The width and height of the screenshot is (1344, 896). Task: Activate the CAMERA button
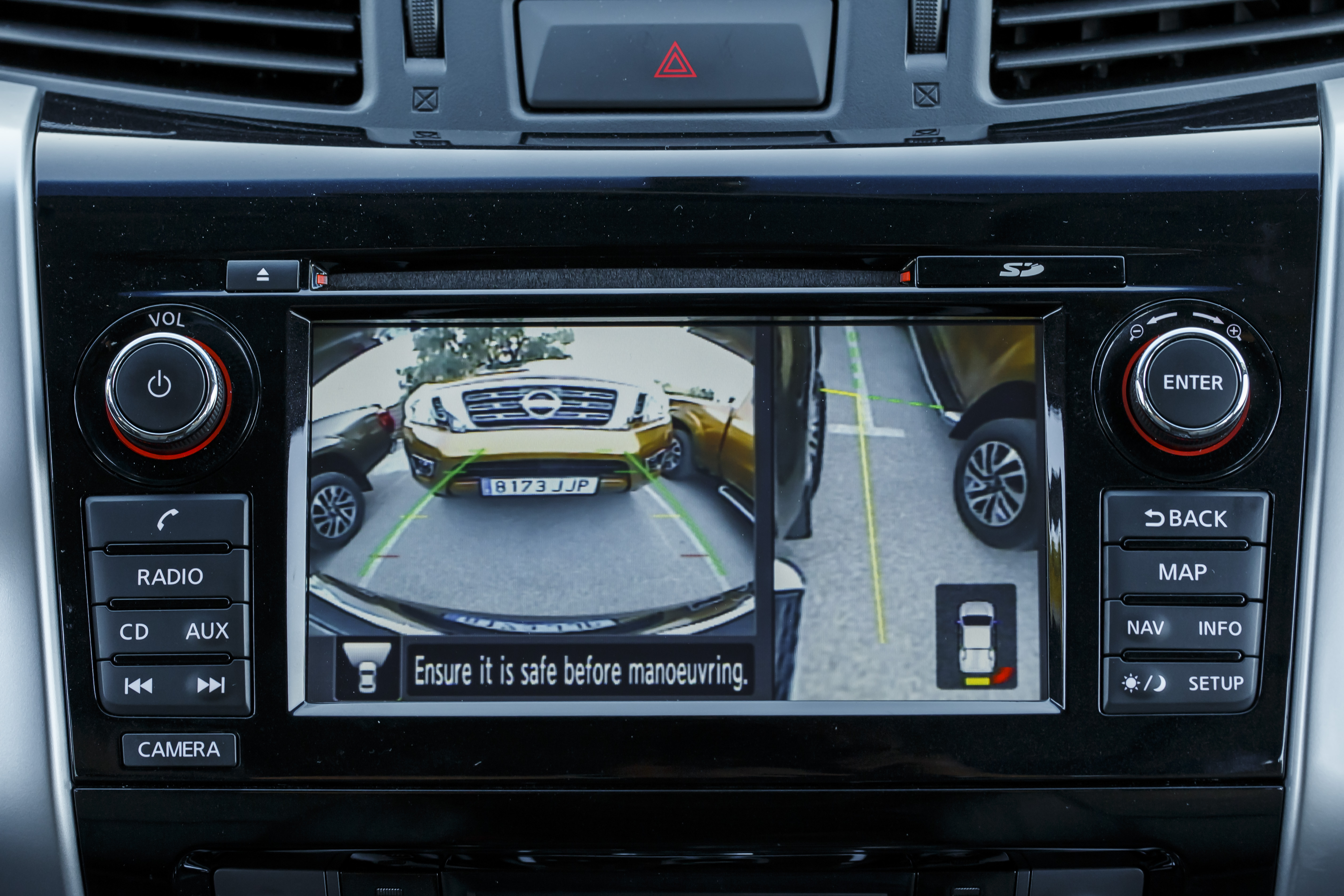[179, 749]
